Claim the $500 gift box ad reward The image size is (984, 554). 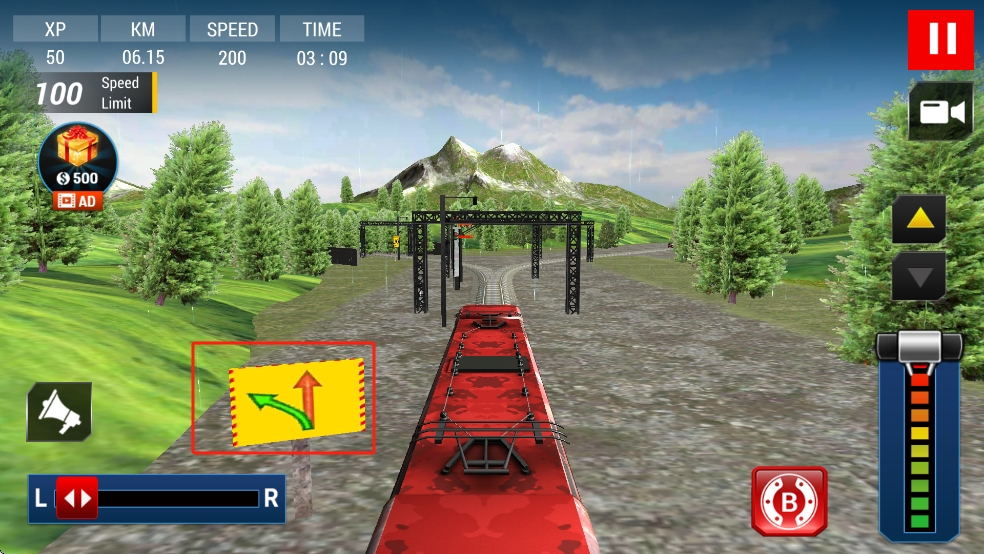[x=77, y=162]
